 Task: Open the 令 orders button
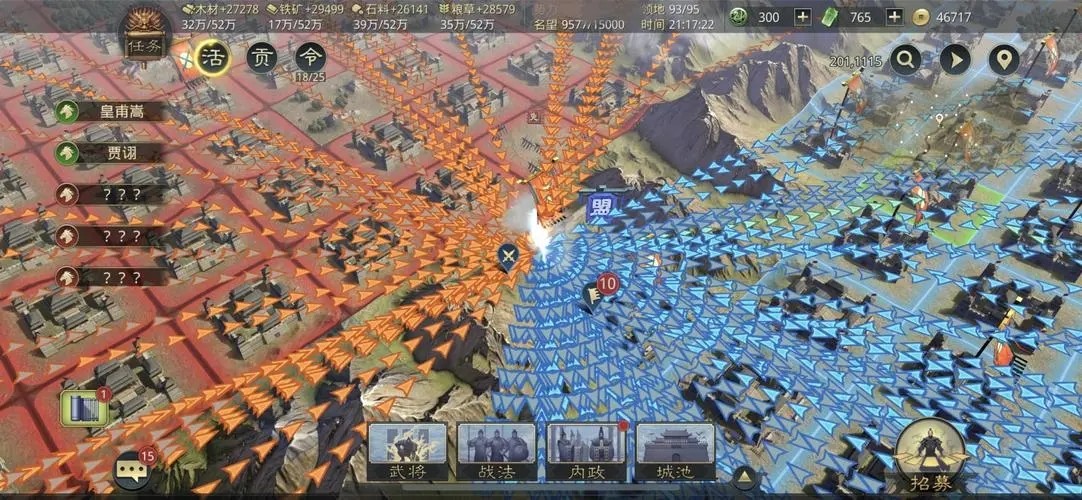click(310, 58)
